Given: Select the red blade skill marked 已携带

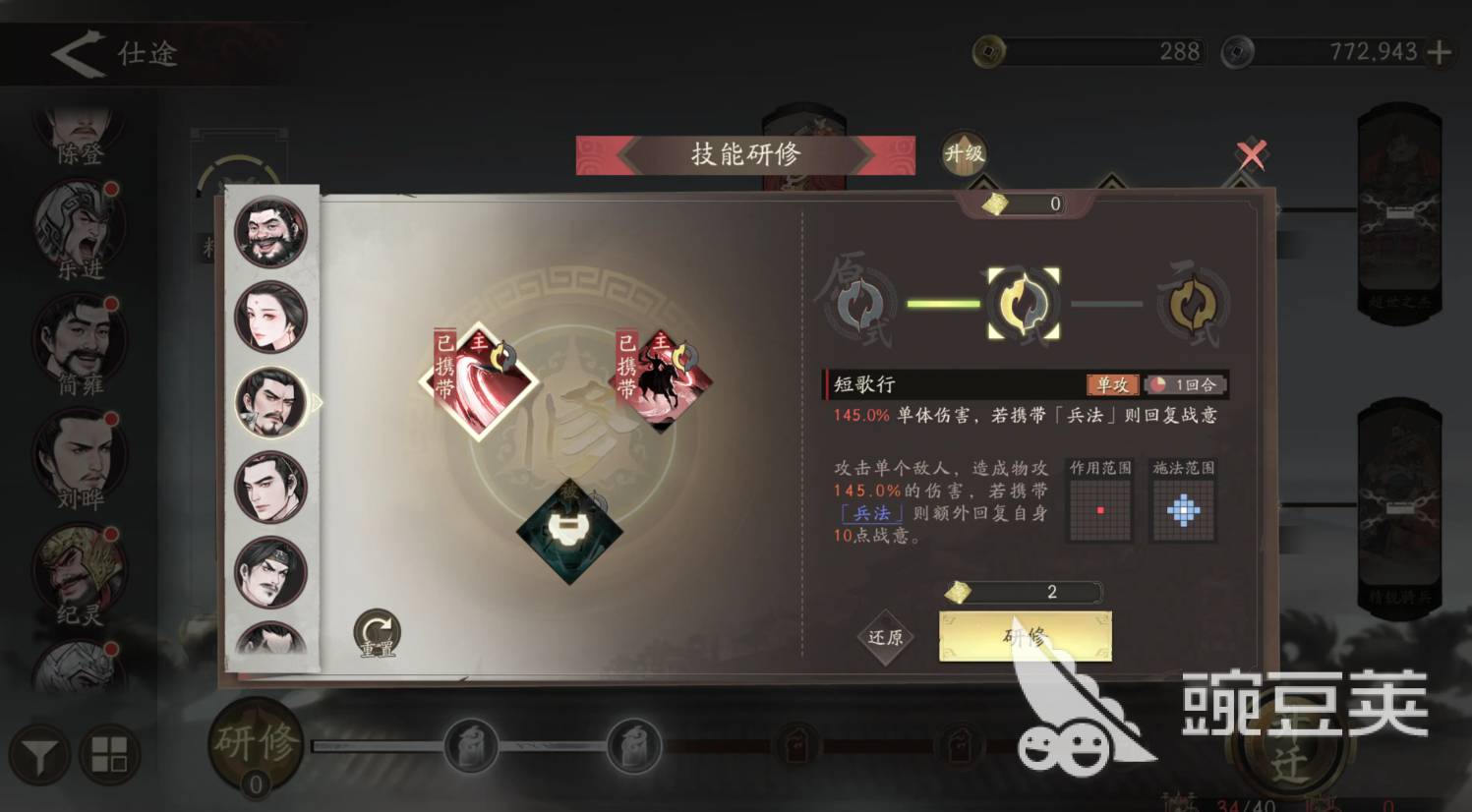Looking at the screenshot, I should 481,380.
